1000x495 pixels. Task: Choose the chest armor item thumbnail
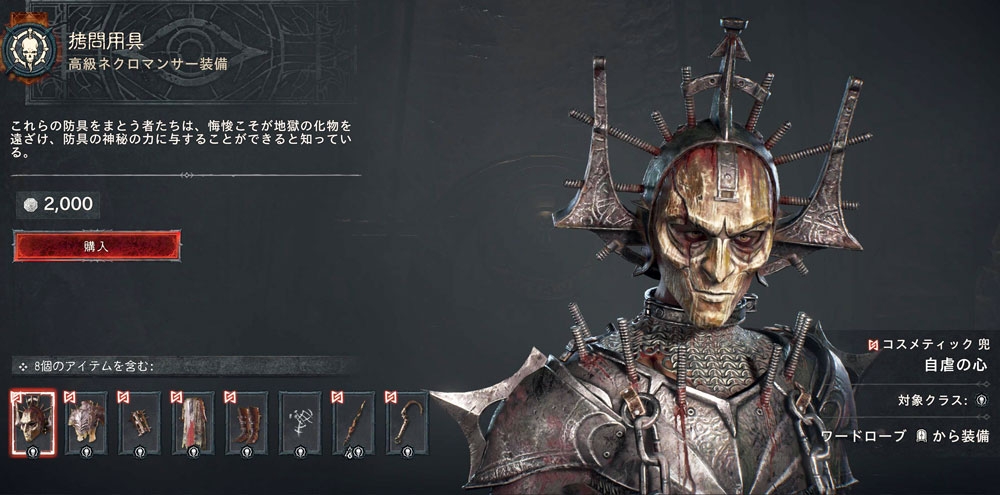(86, 422)
